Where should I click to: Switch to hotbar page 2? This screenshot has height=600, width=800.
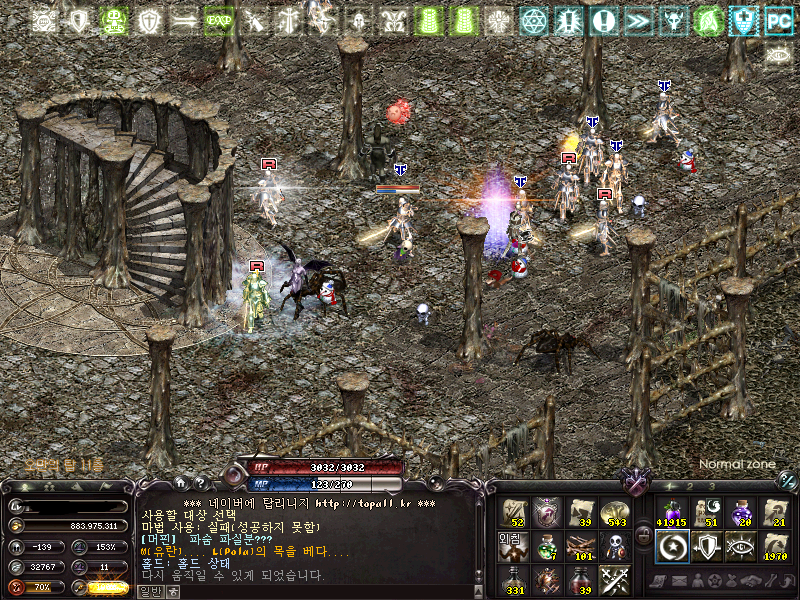[x=688, y=486]
